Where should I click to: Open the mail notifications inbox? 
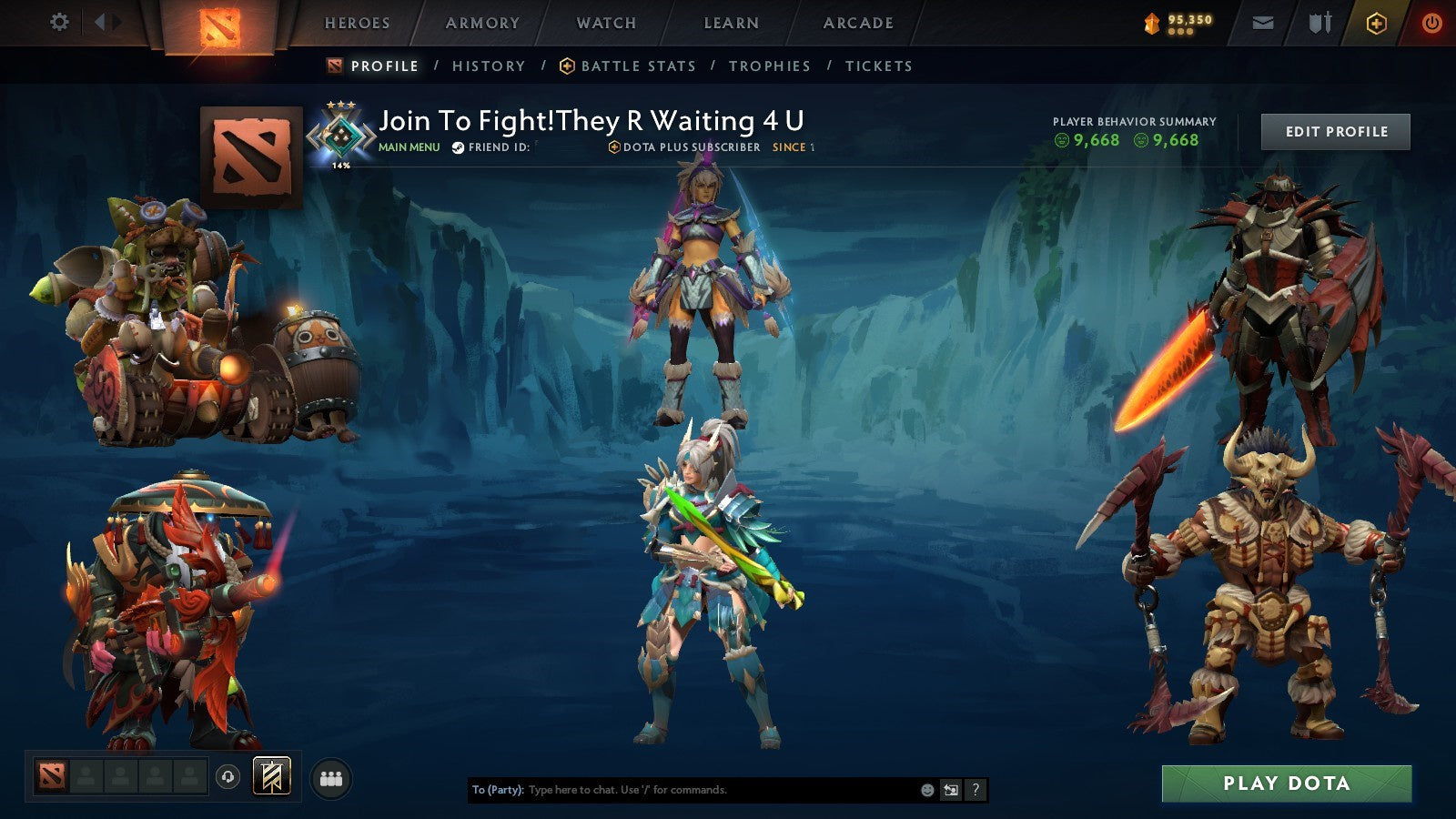pyautogui.click(x=1264, y=23)
